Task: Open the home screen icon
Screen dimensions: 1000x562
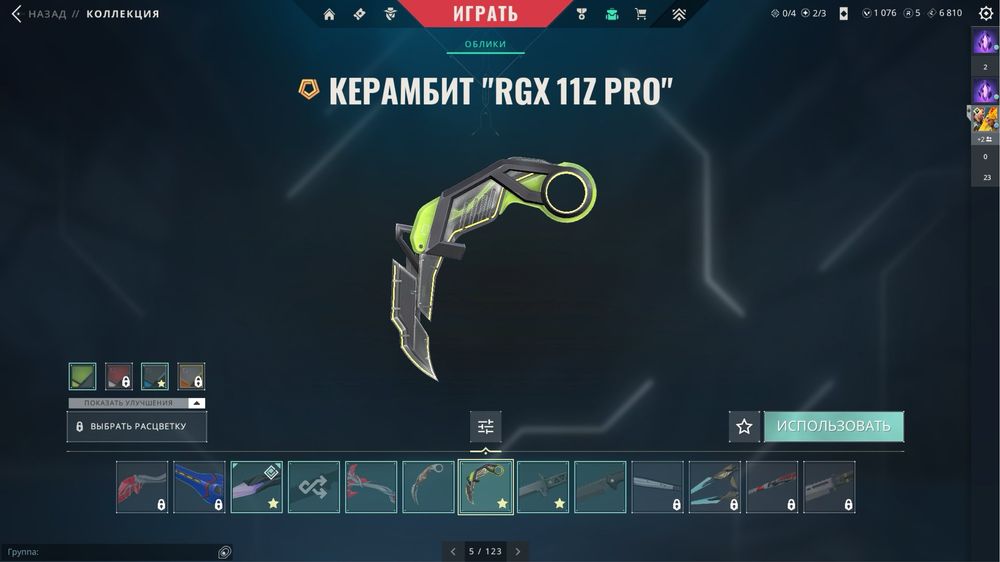Action: pyautogui.click(x=329, y=14)
